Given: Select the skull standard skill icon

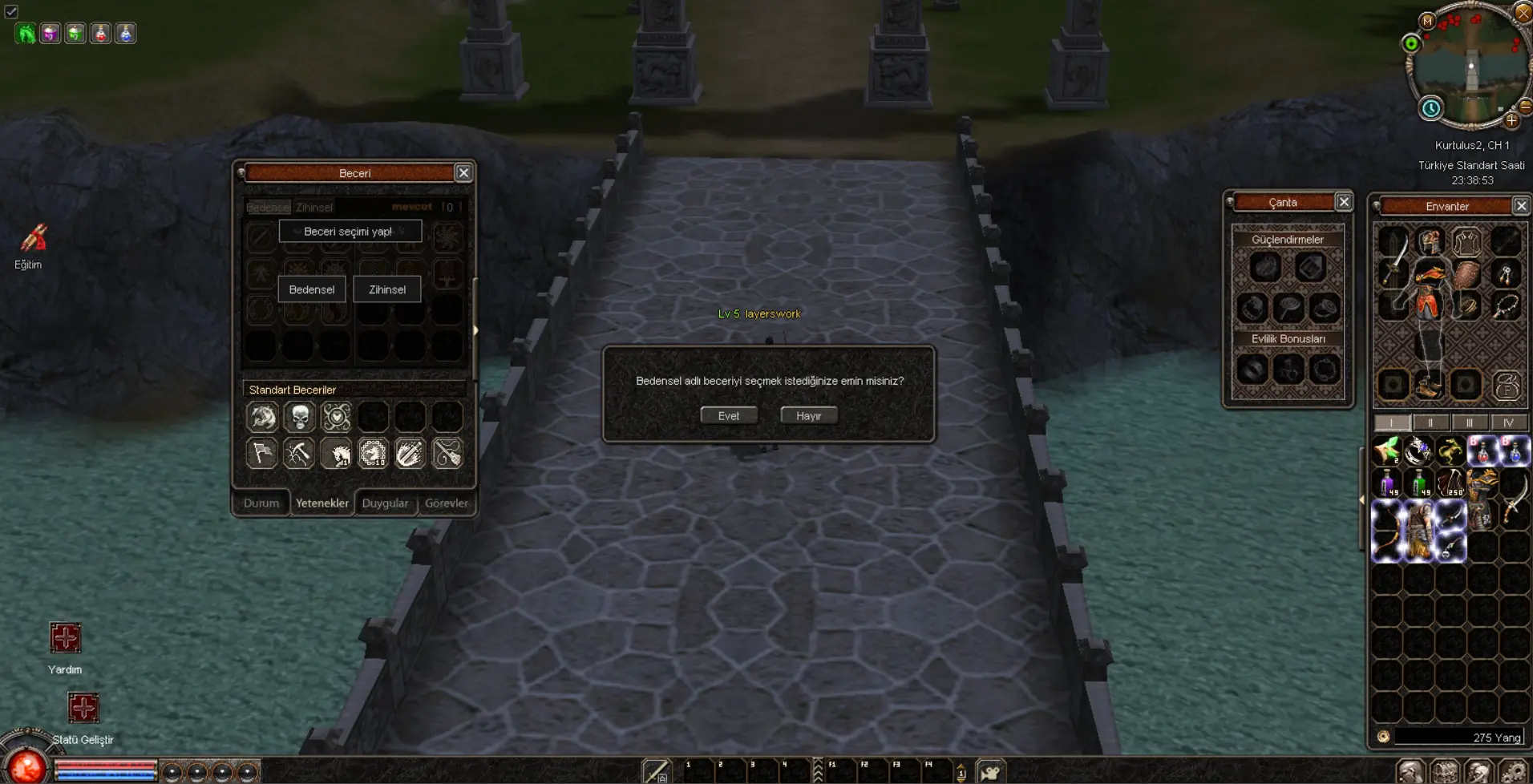Looking at the screenshot, I should pos(300,417).
